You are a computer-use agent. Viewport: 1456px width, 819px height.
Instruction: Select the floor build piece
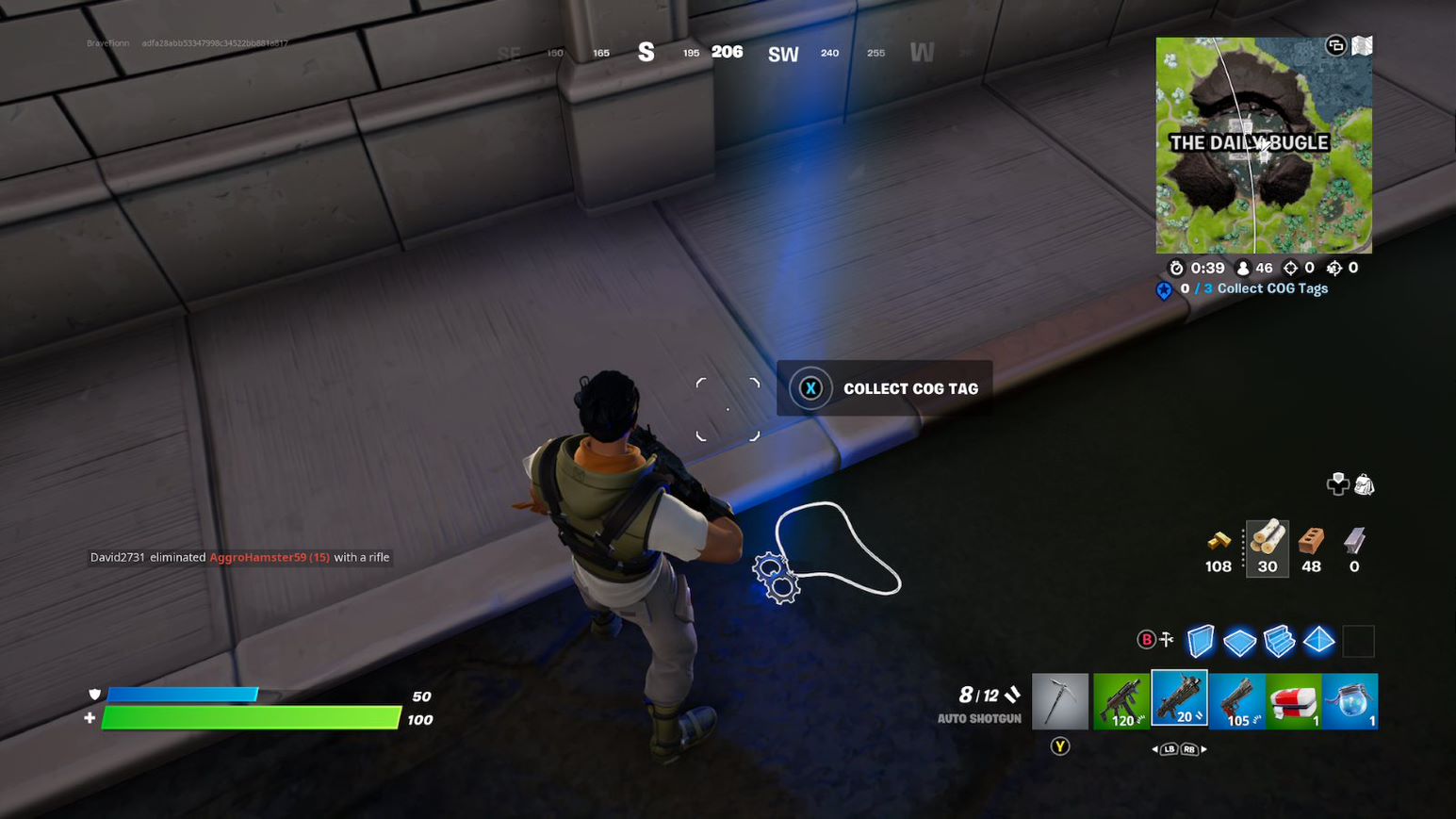point(1240,642)
